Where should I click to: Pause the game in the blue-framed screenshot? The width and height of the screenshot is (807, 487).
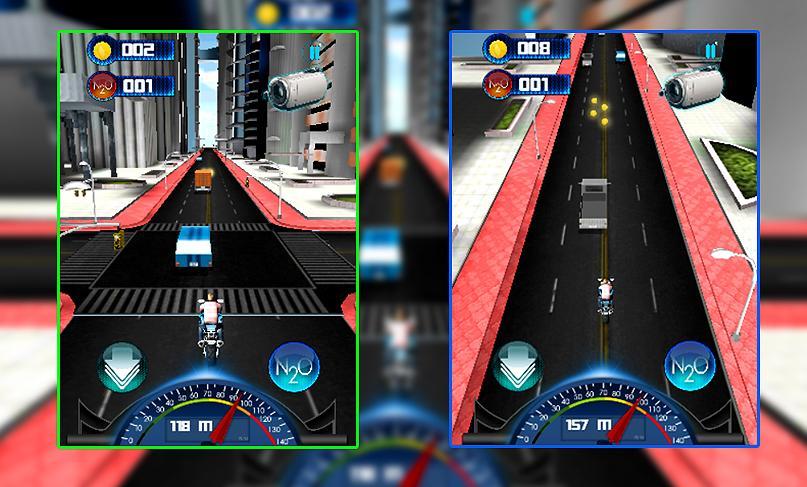coord(710,51)
